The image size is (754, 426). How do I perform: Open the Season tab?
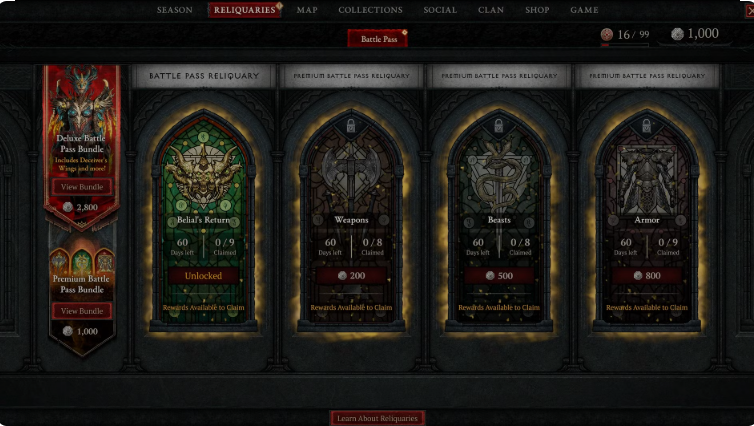175,10
